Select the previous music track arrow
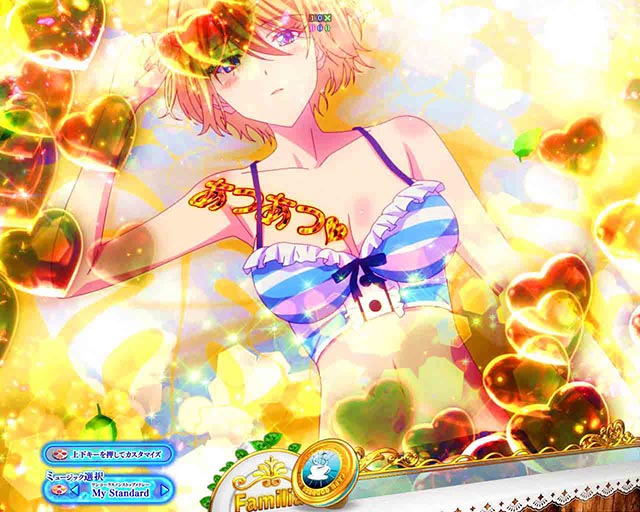This screenshot has width=640, height=512. 76,492
